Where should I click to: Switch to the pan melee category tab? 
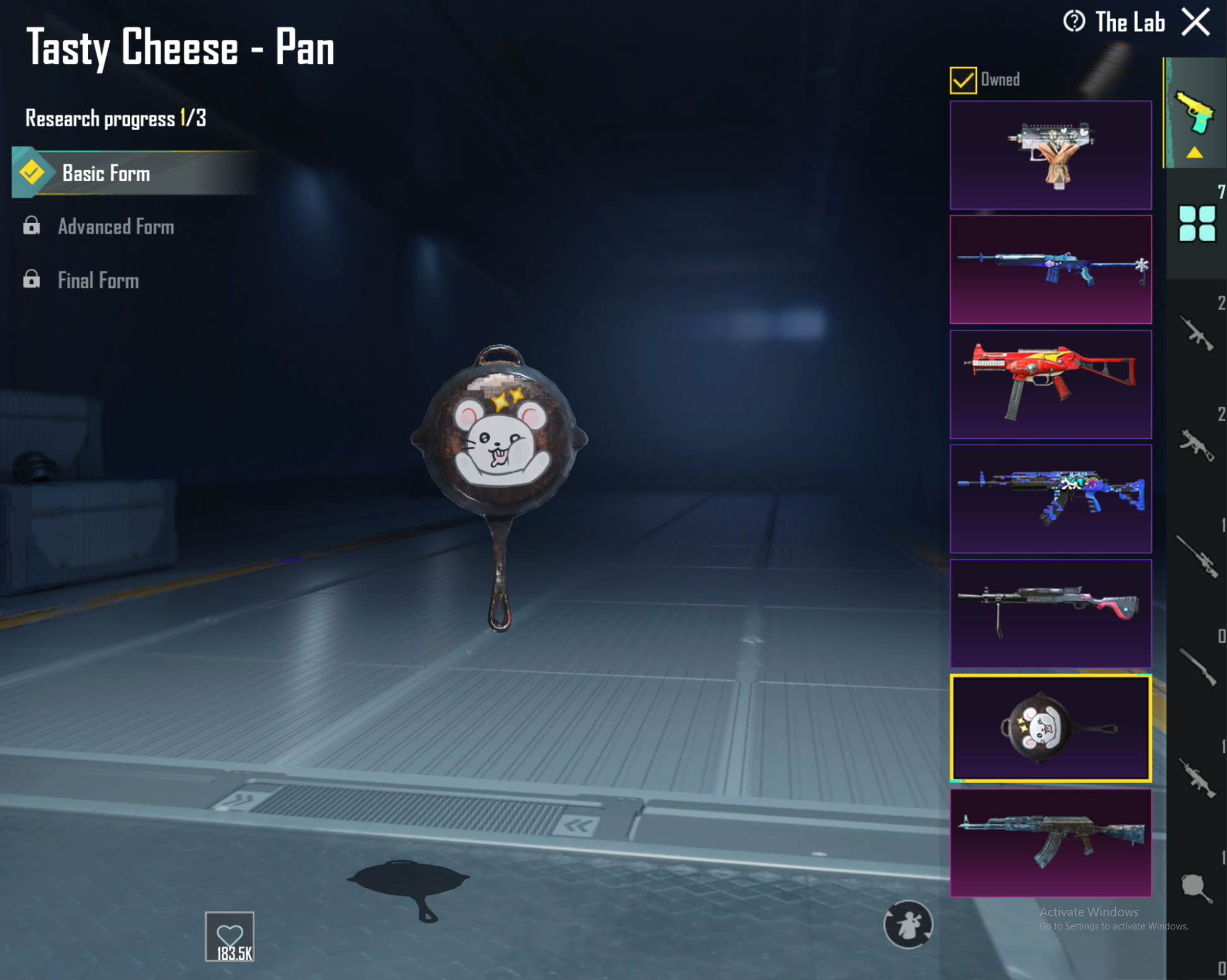pos(1196,888)
